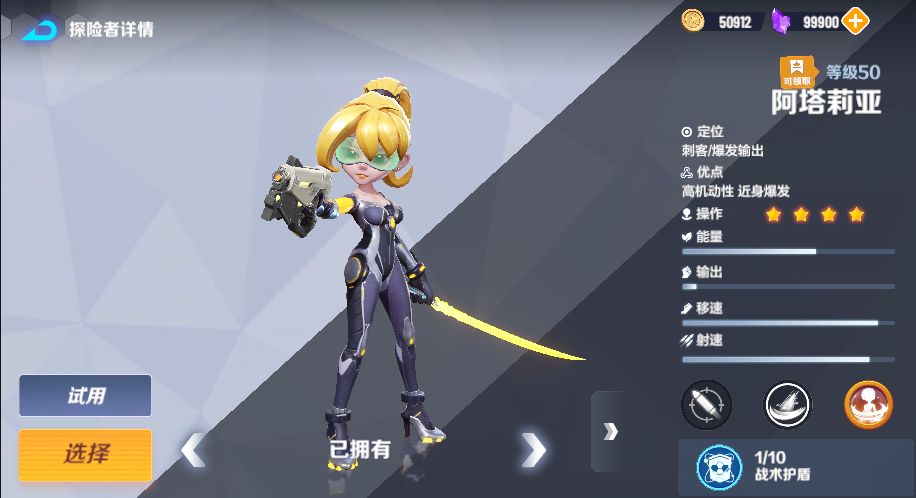
Task: Show the previous adventurer with left arrow
Action: (193, 450)
